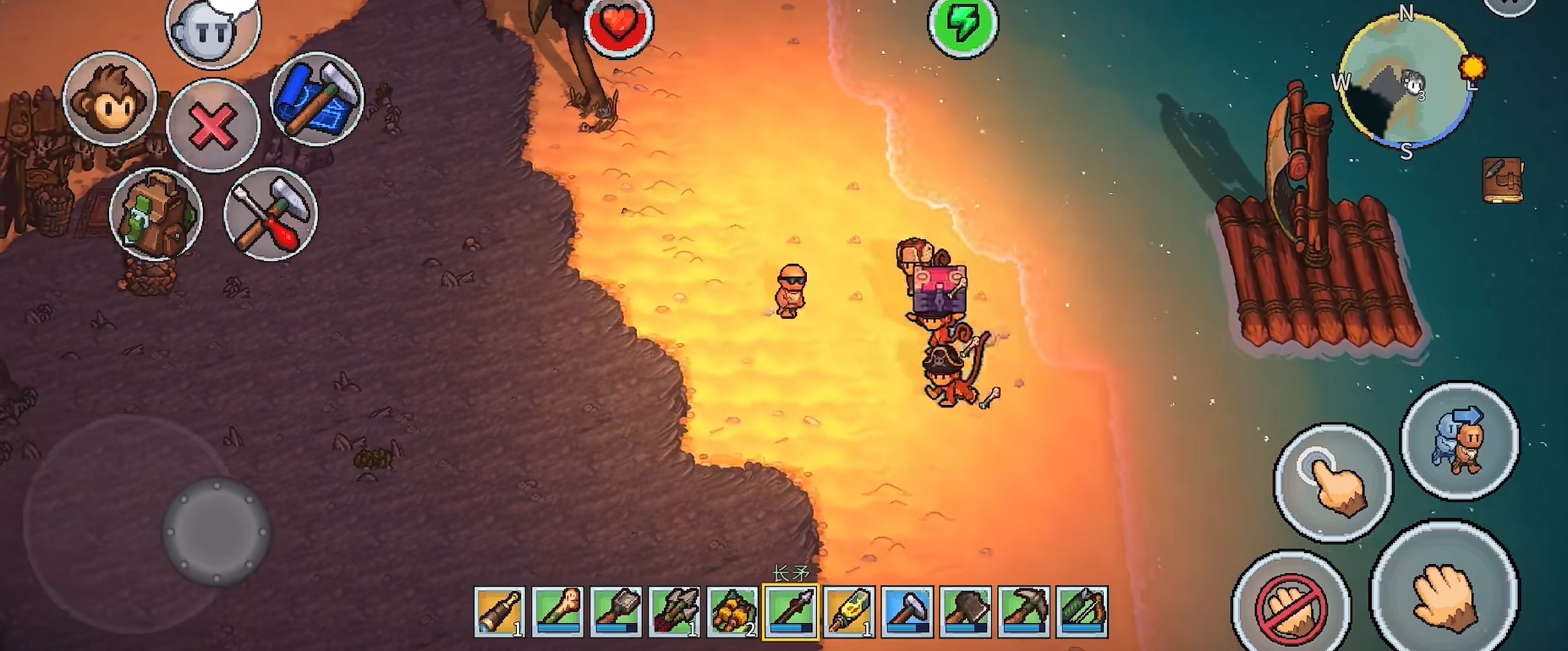Select the shovel hotbar slot
1568x651 pixels.
(x=617, y=611)
